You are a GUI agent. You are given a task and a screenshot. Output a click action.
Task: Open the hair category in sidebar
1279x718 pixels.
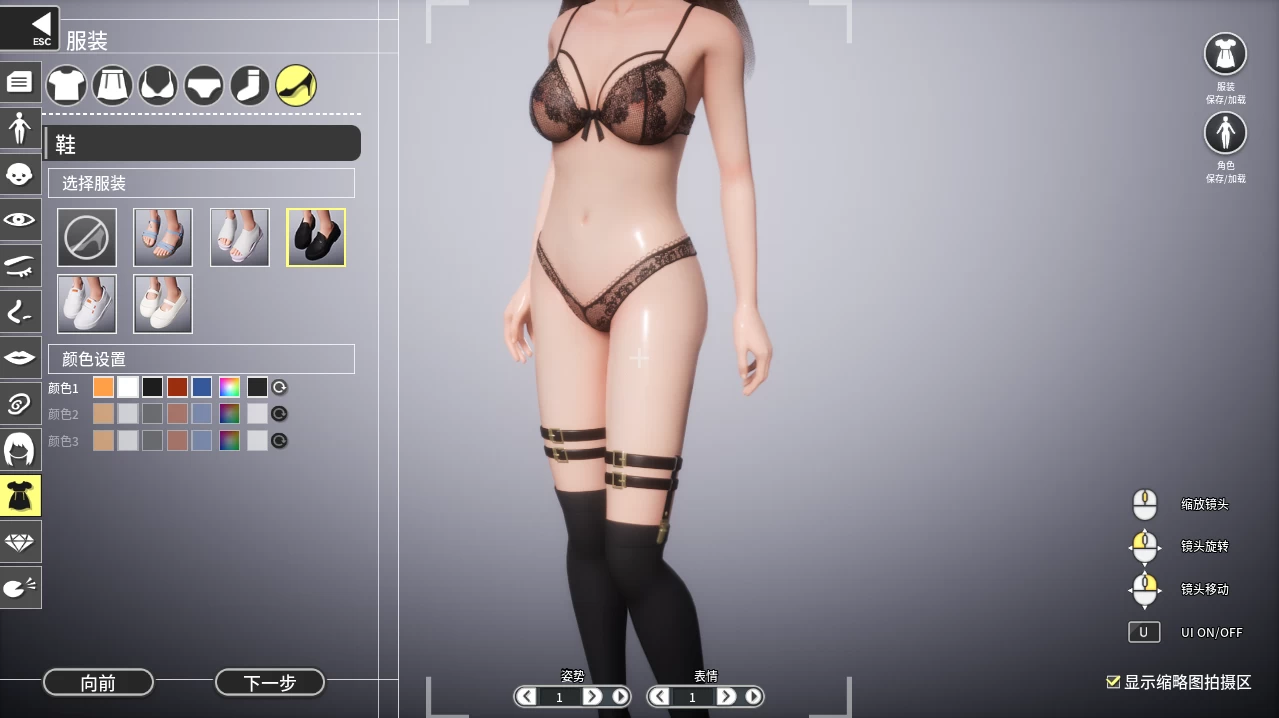(20, 449)
